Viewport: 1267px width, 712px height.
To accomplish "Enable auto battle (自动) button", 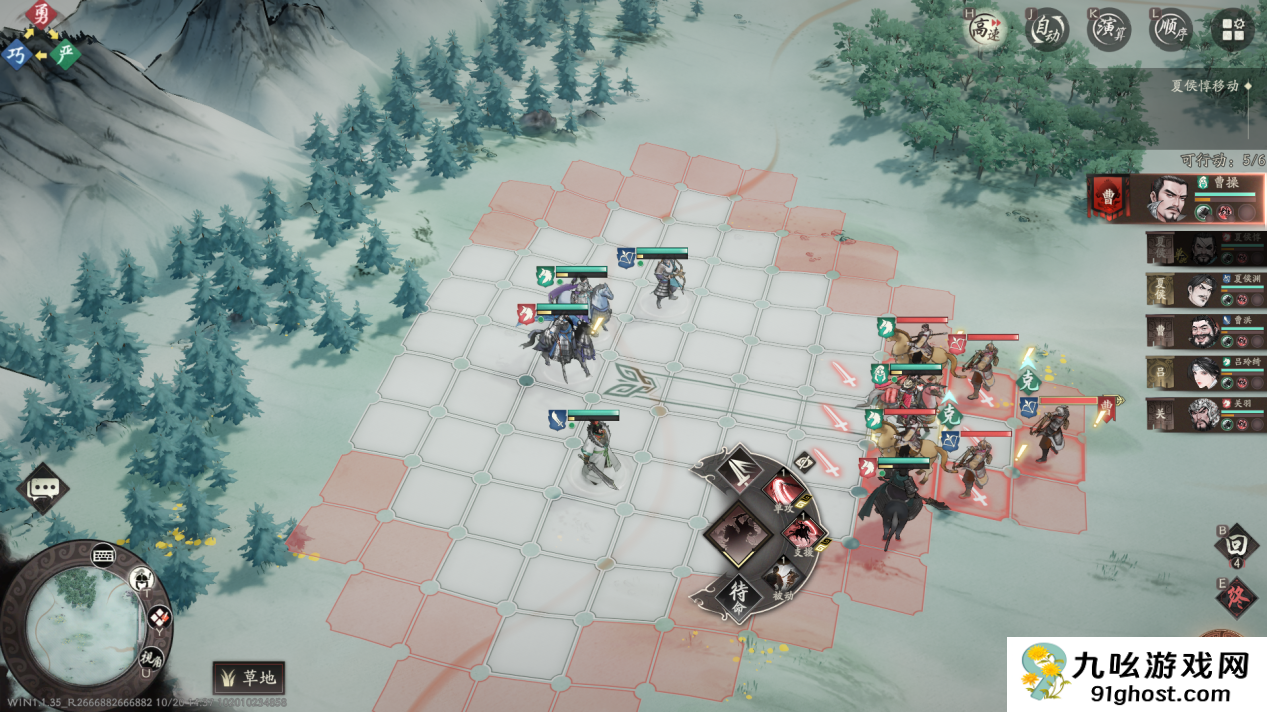I will (1048, 29).
